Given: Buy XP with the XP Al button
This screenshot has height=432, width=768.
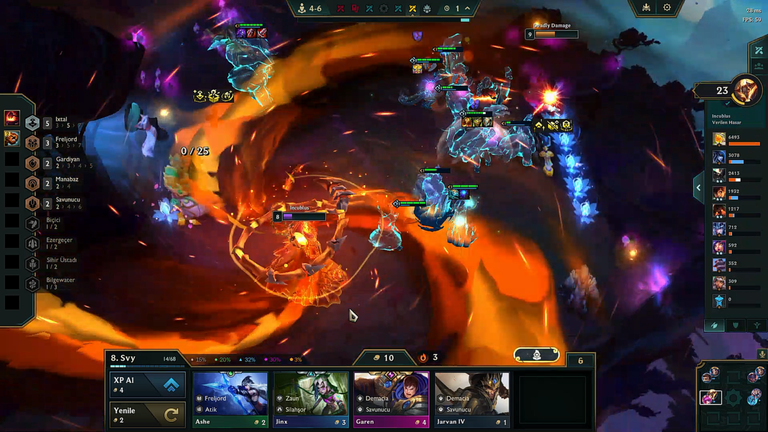Looking at the screenshot, I should point(146,385).
